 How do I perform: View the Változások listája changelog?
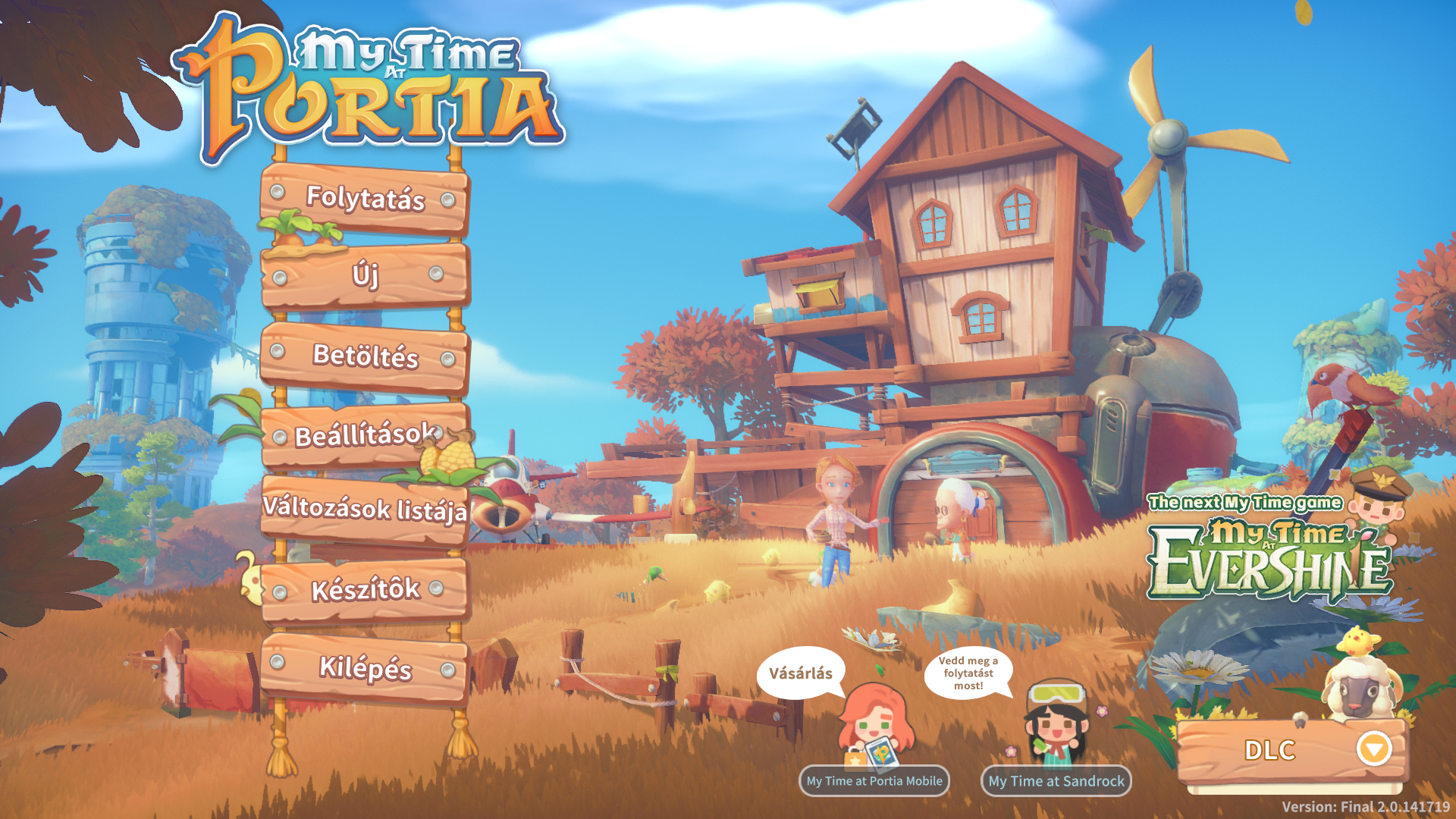click(x=365, y=508)
